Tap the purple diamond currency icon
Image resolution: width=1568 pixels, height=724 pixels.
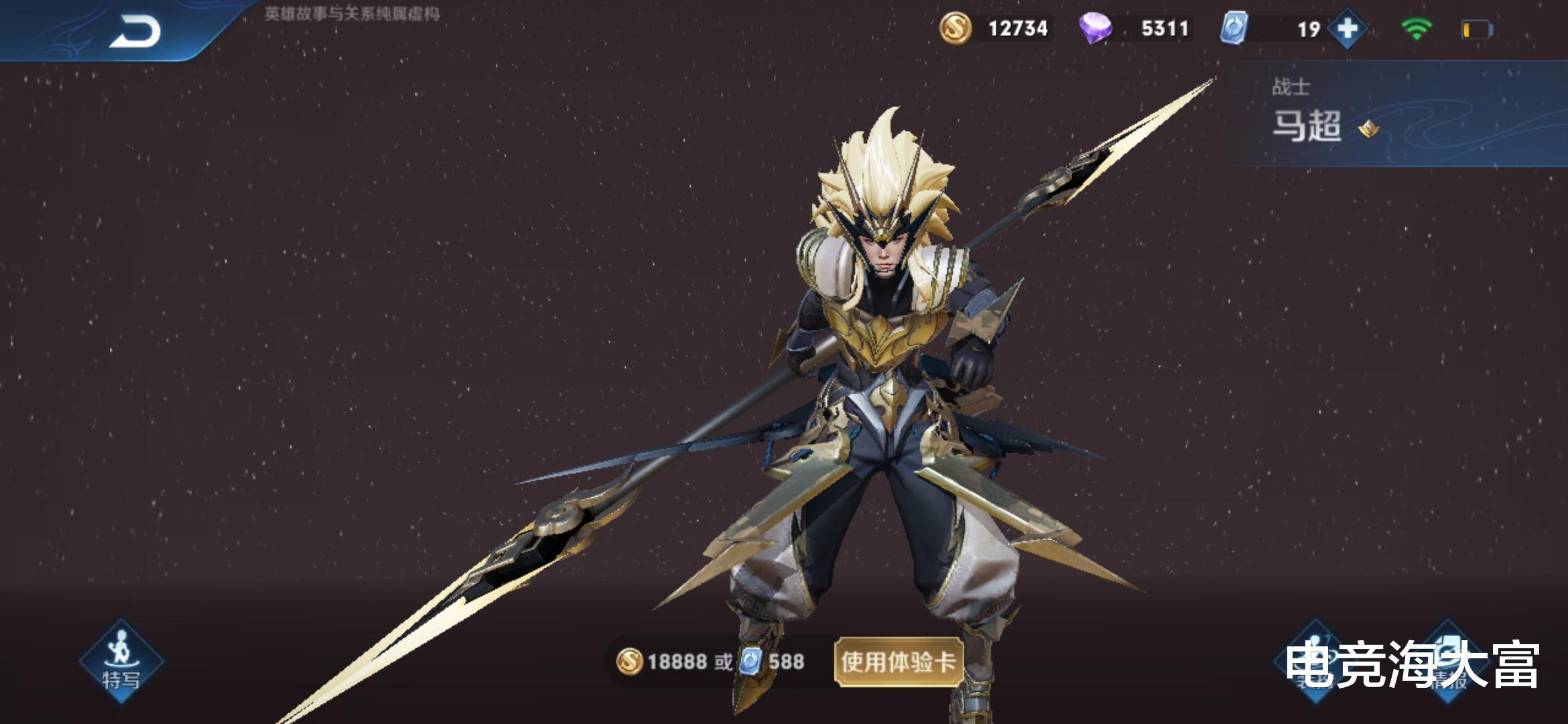pos(1096,29)
